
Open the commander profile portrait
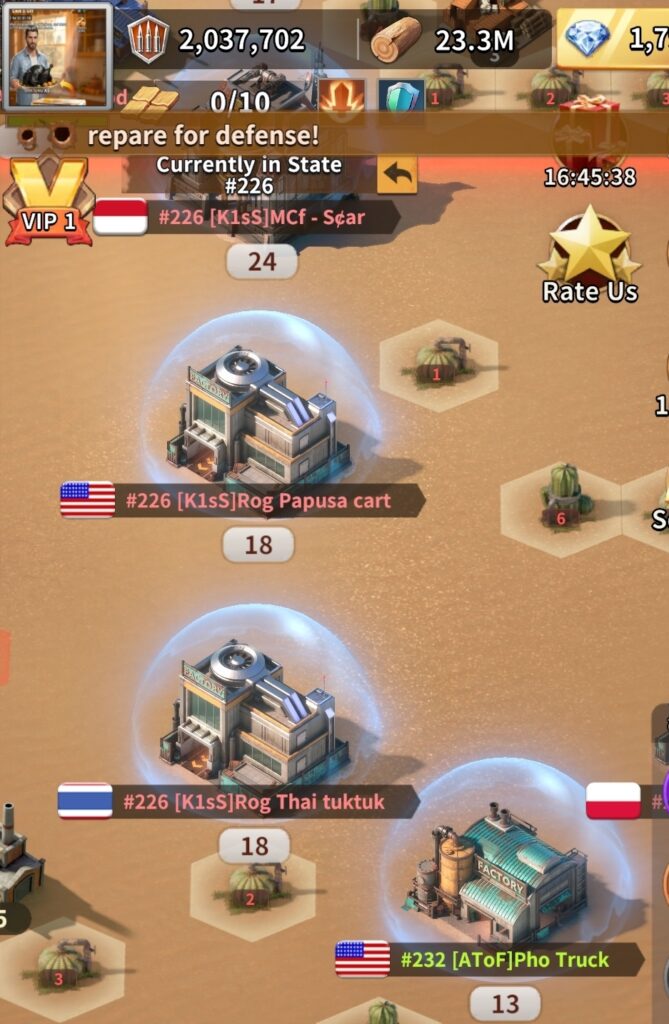[x=57, y=56]
